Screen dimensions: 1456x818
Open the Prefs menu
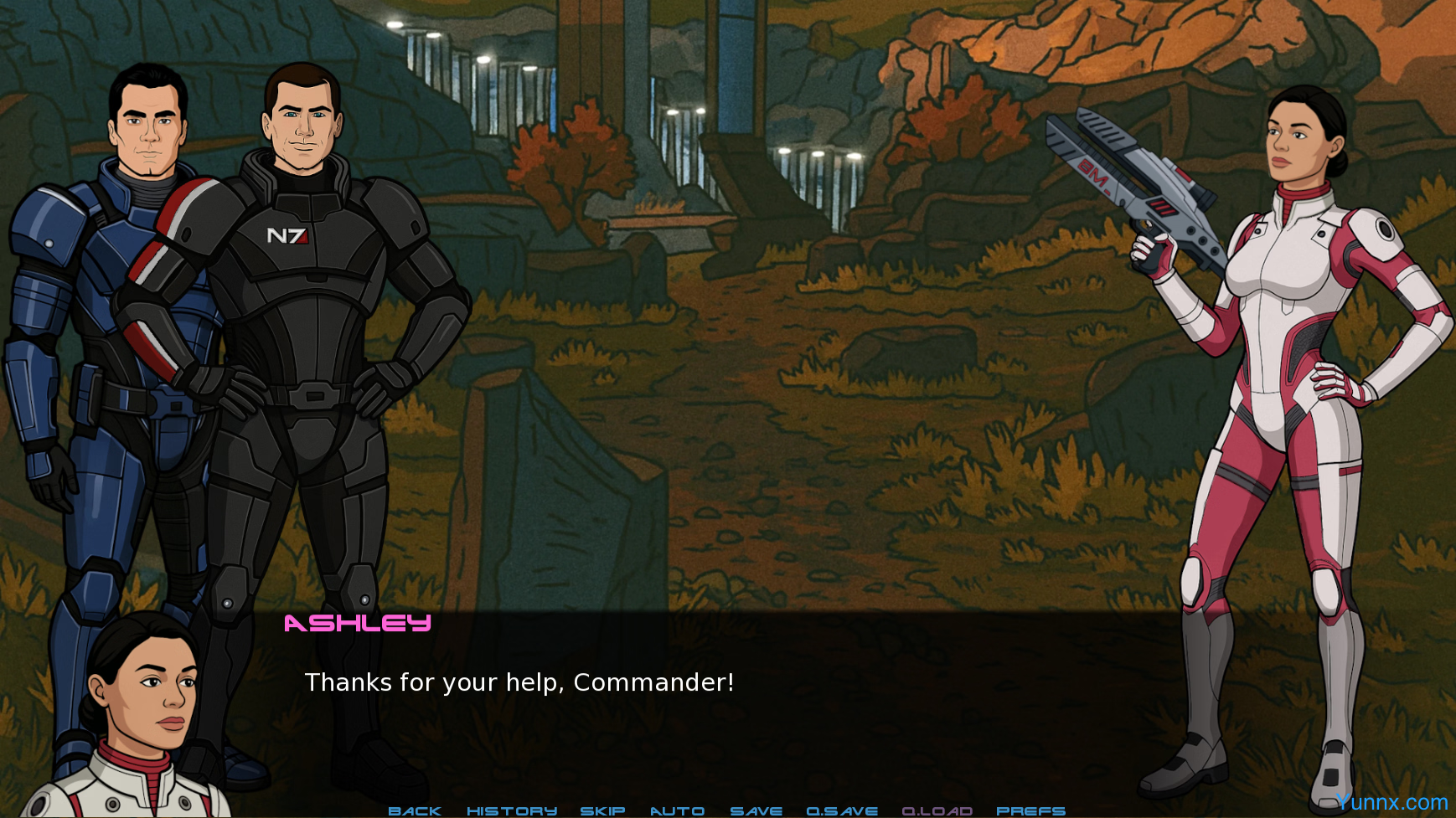pyautogui.click(x=1030, y=810)
